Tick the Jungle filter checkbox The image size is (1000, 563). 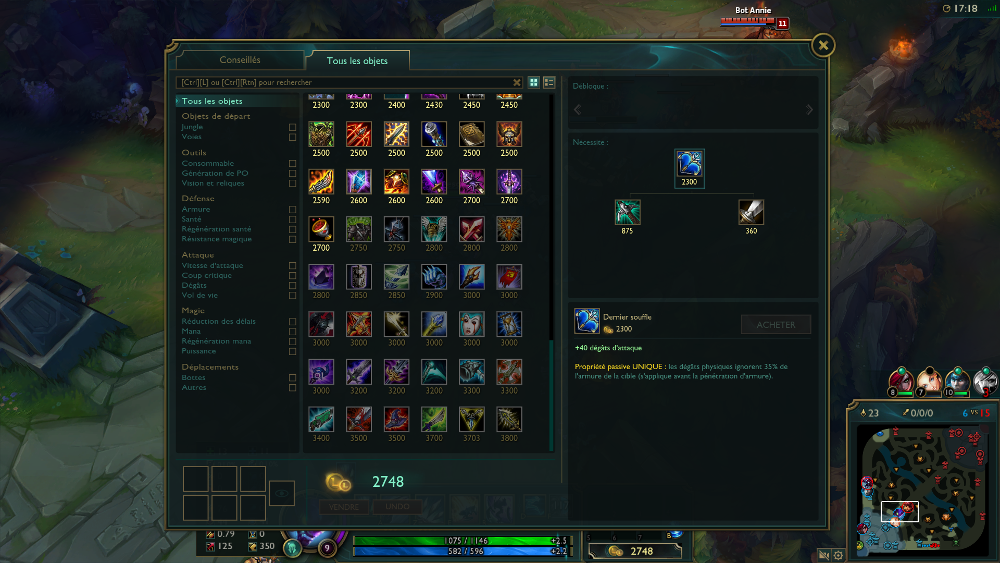pyautogui.click(x=292, y=127)
